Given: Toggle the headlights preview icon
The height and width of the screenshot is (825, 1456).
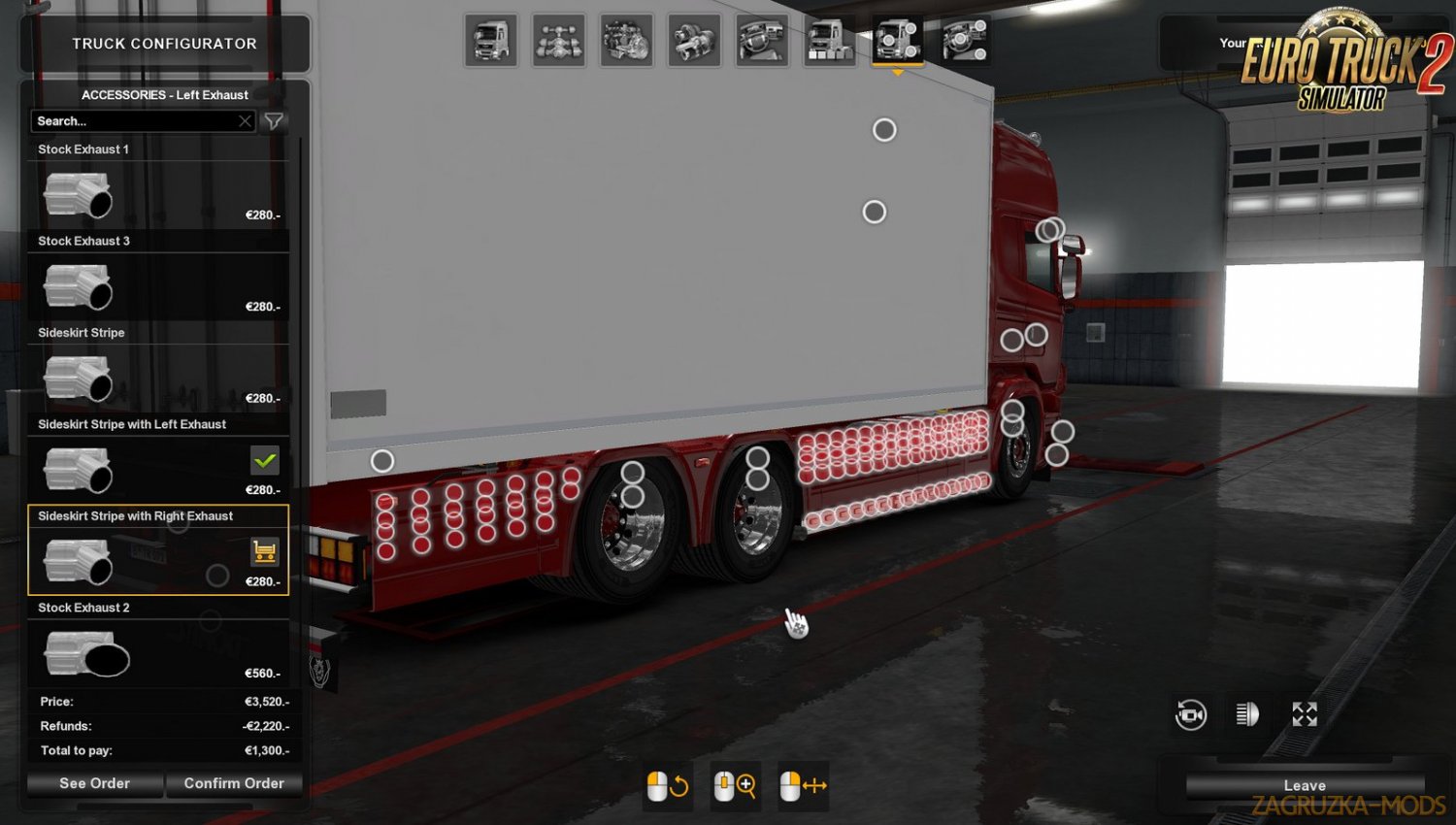Looking at the screenshot, I should (x=1247, y=715).
